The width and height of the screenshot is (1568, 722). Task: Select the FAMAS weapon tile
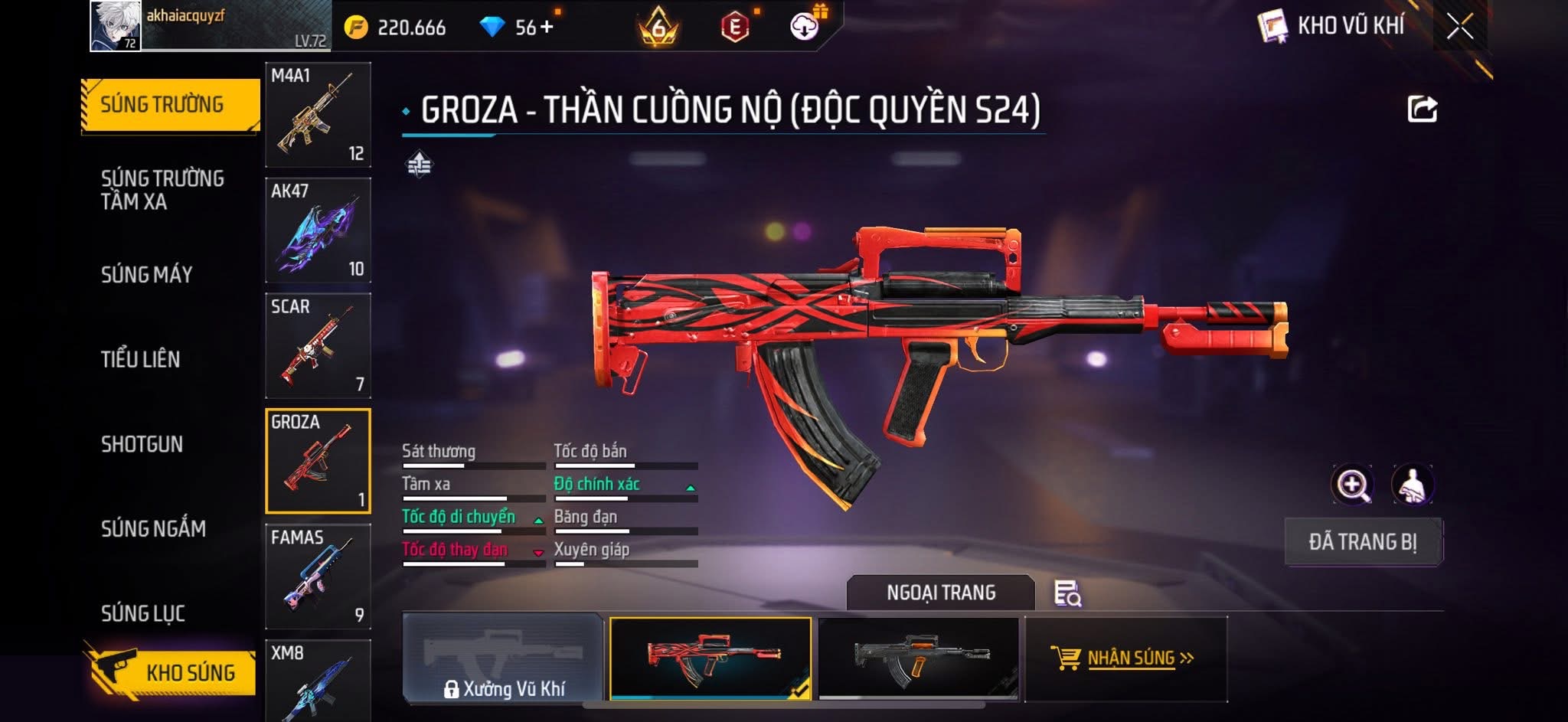(318, 577)
